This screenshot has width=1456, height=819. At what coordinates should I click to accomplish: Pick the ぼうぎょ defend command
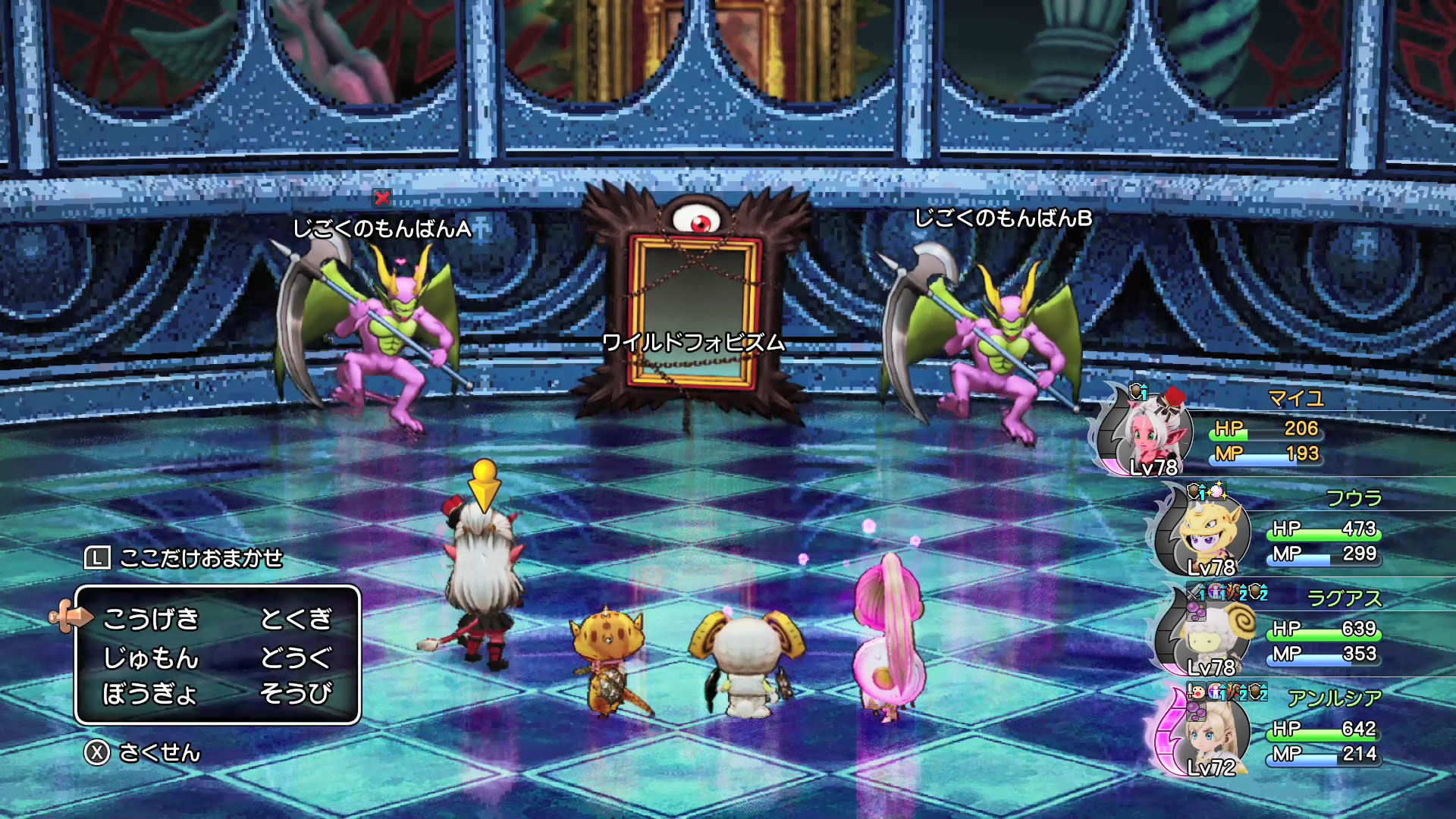pyautogui.click(x=149, y=693)
